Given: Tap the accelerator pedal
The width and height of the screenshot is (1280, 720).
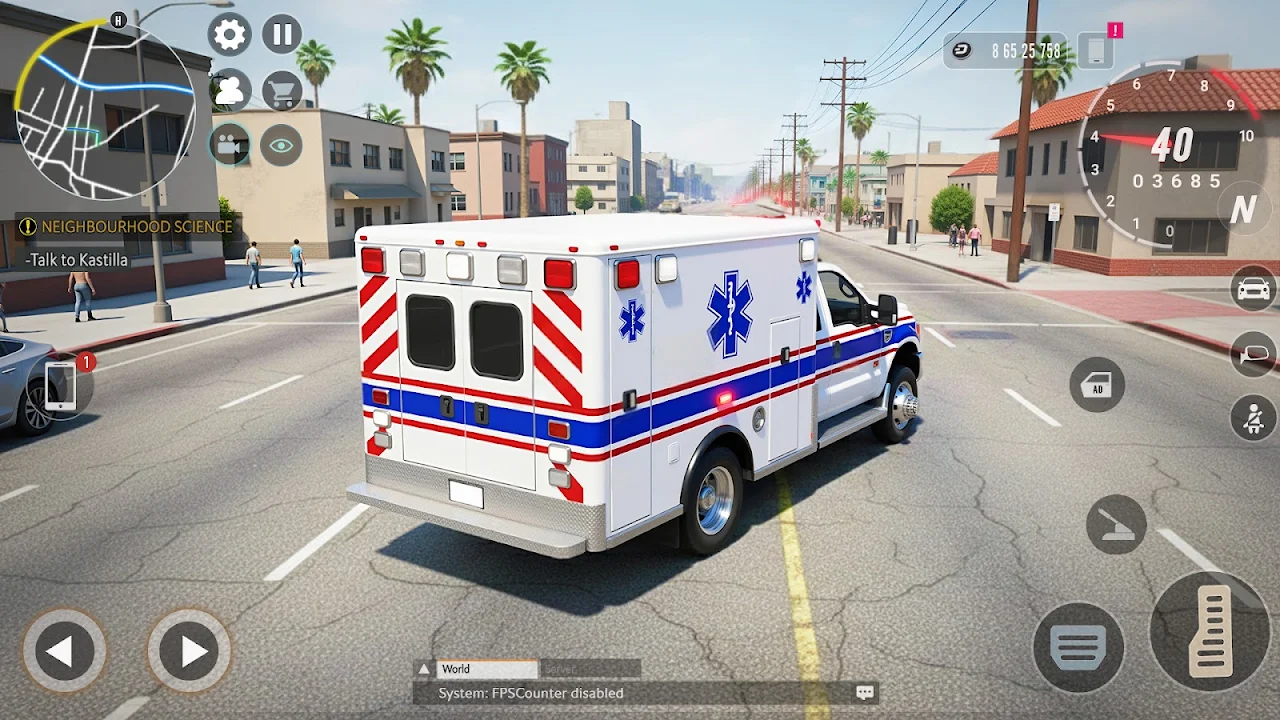Looking at the screenshot, I should pos(1210,631).
